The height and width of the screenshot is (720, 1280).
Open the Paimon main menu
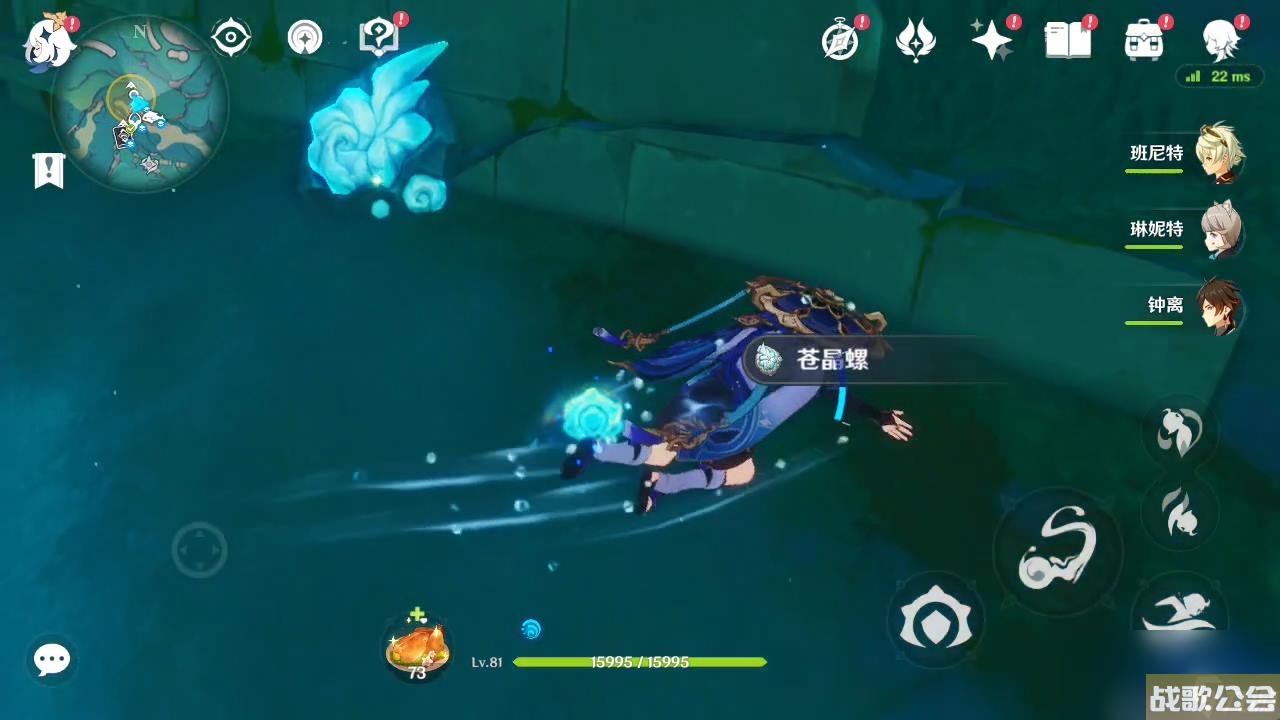click(x=49, y=40)
